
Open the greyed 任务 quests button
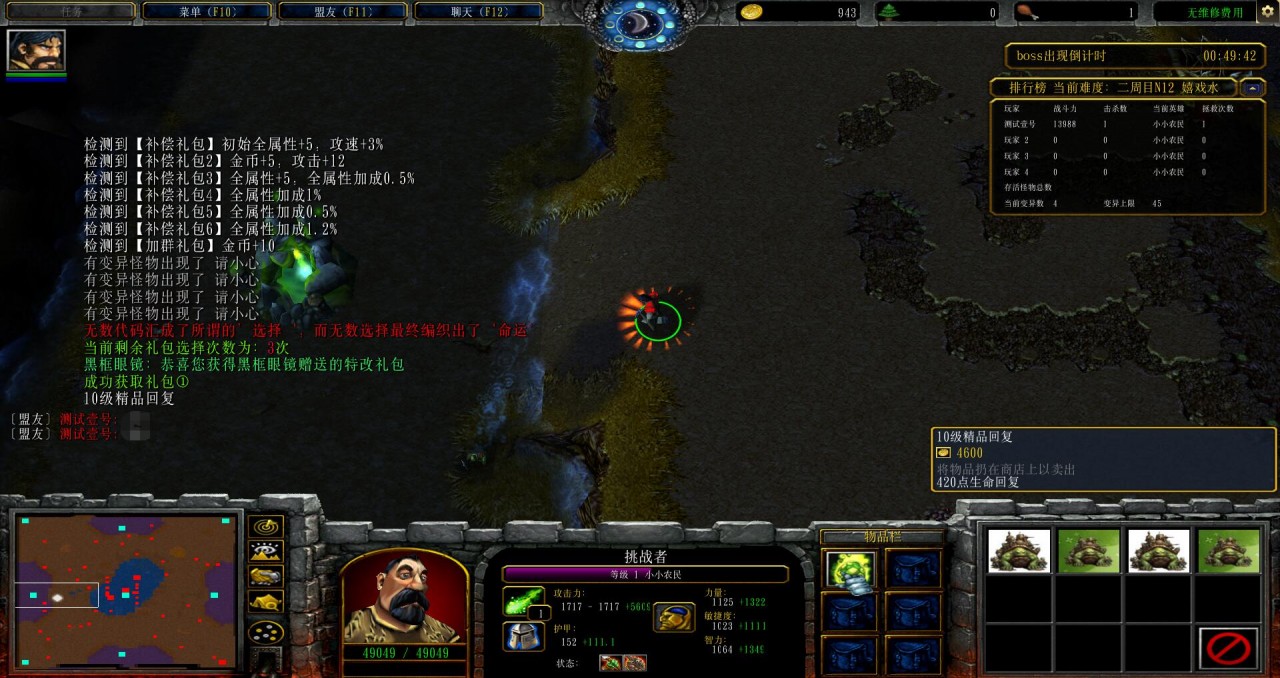coord(70,12)
